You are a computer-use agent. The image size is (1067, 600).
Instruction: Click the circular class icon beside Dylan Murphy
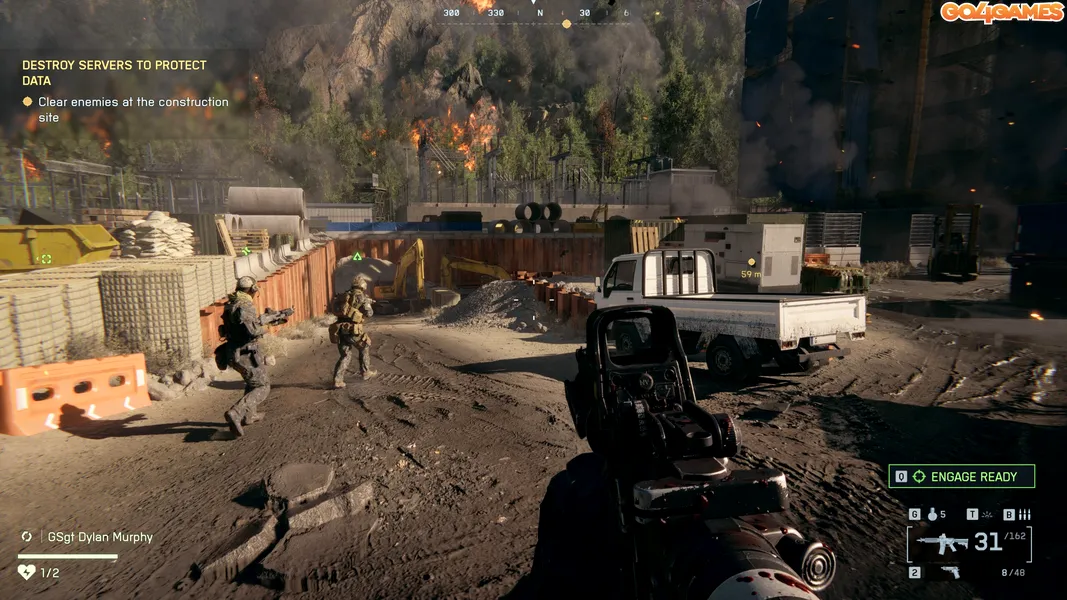tap(26, 537)
